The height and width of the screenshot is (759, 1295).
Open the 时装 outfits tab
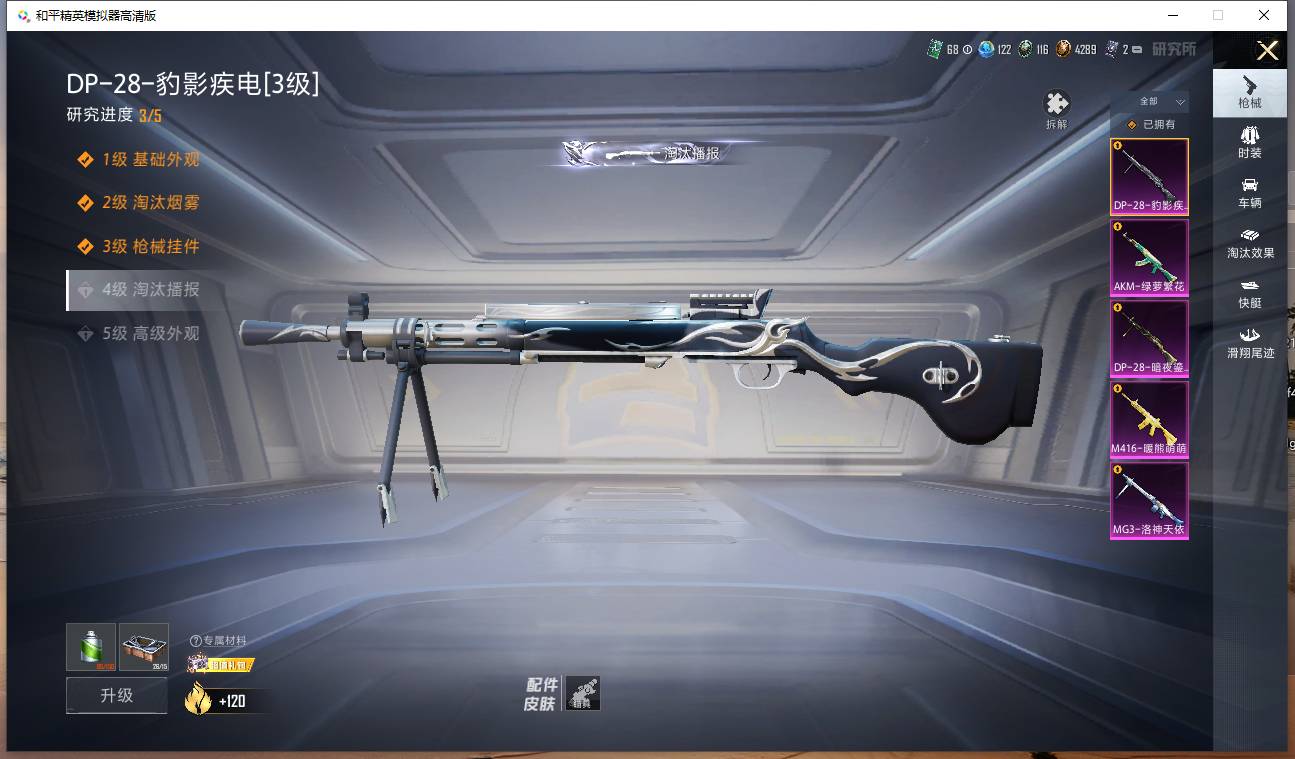coord(1249,142)
